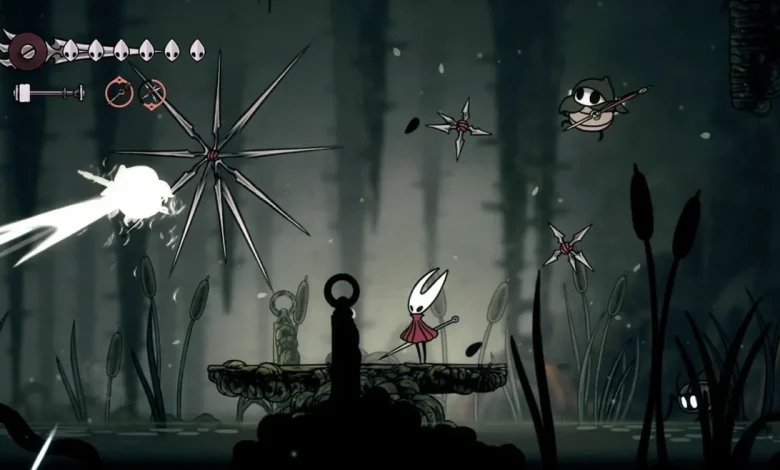Screen dimensions: 780x470
Task: Select the needle tool icon in the HUD
Action: (119, 93)
